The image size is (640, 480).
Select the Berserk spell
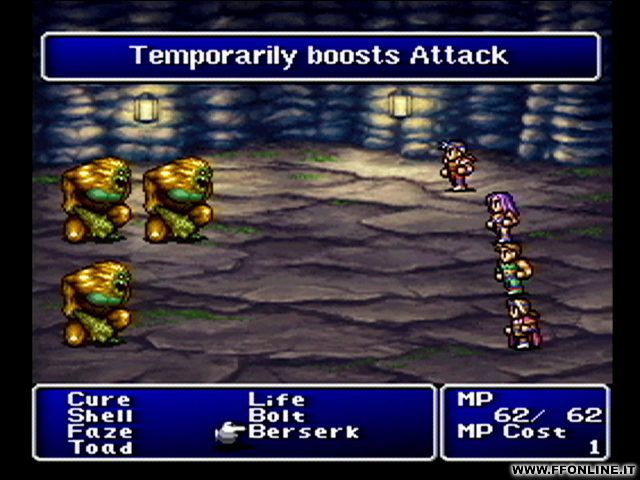[x=303, y=432]
